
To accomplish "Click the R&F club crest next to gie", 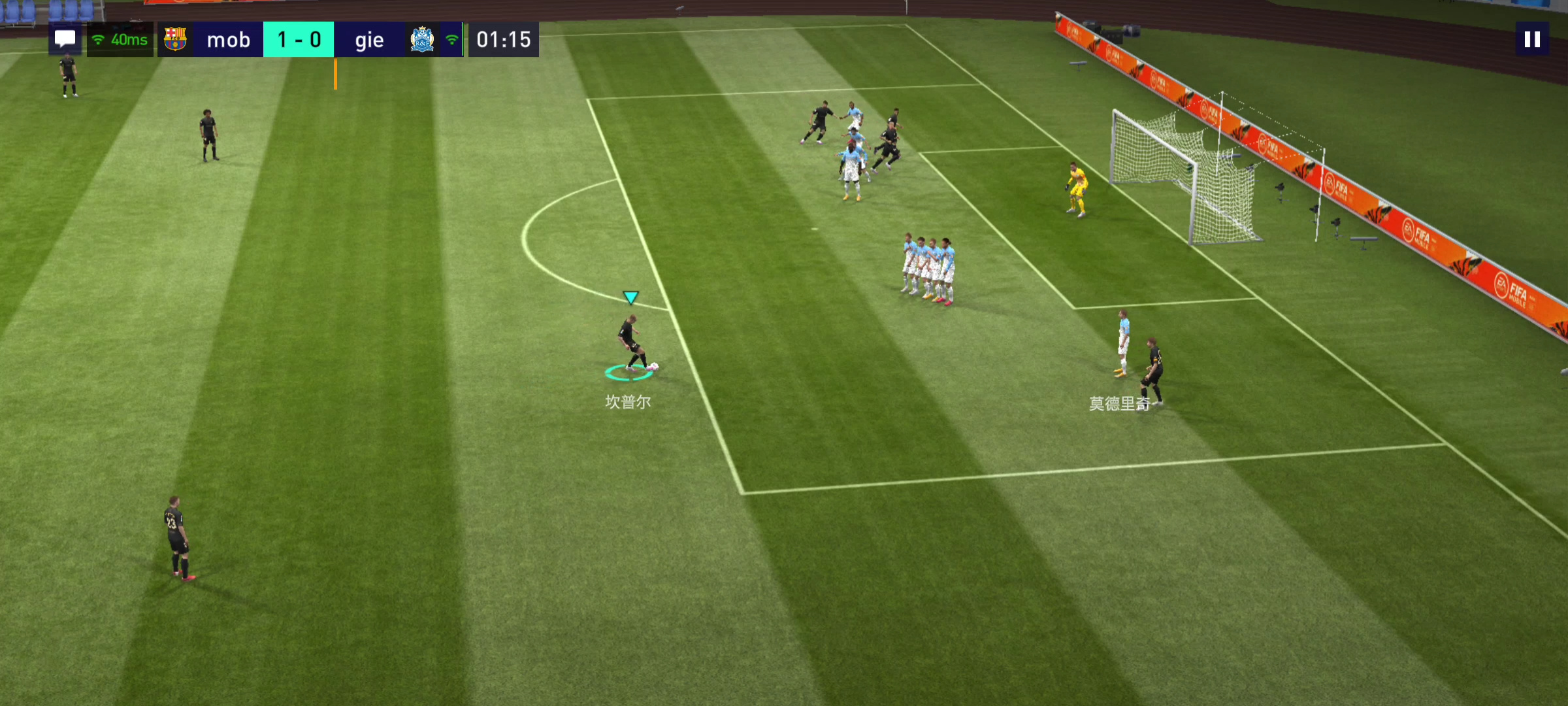I will coord(422,39).
